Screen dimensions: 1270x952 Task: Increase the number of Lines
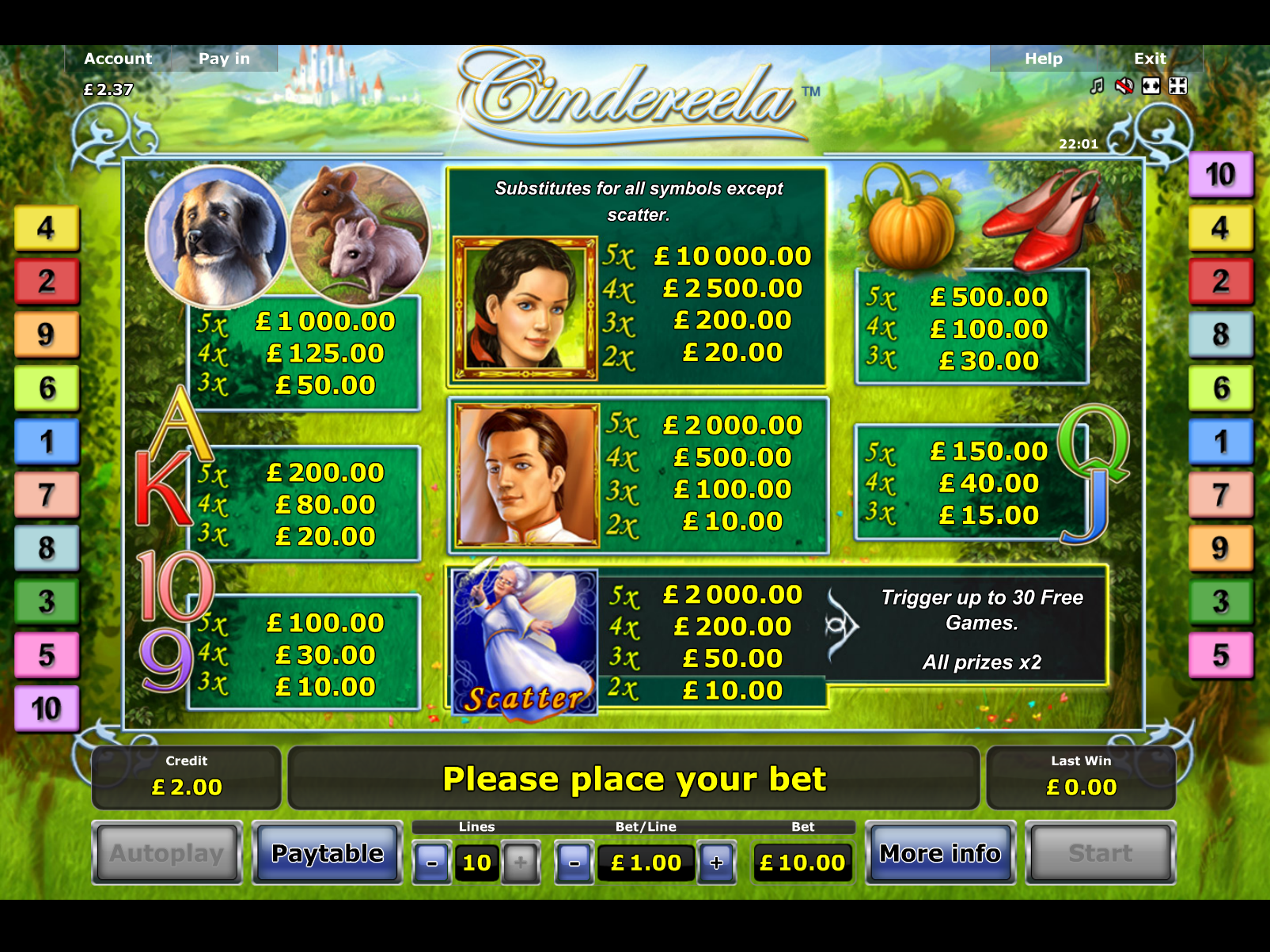click(520, 863)
